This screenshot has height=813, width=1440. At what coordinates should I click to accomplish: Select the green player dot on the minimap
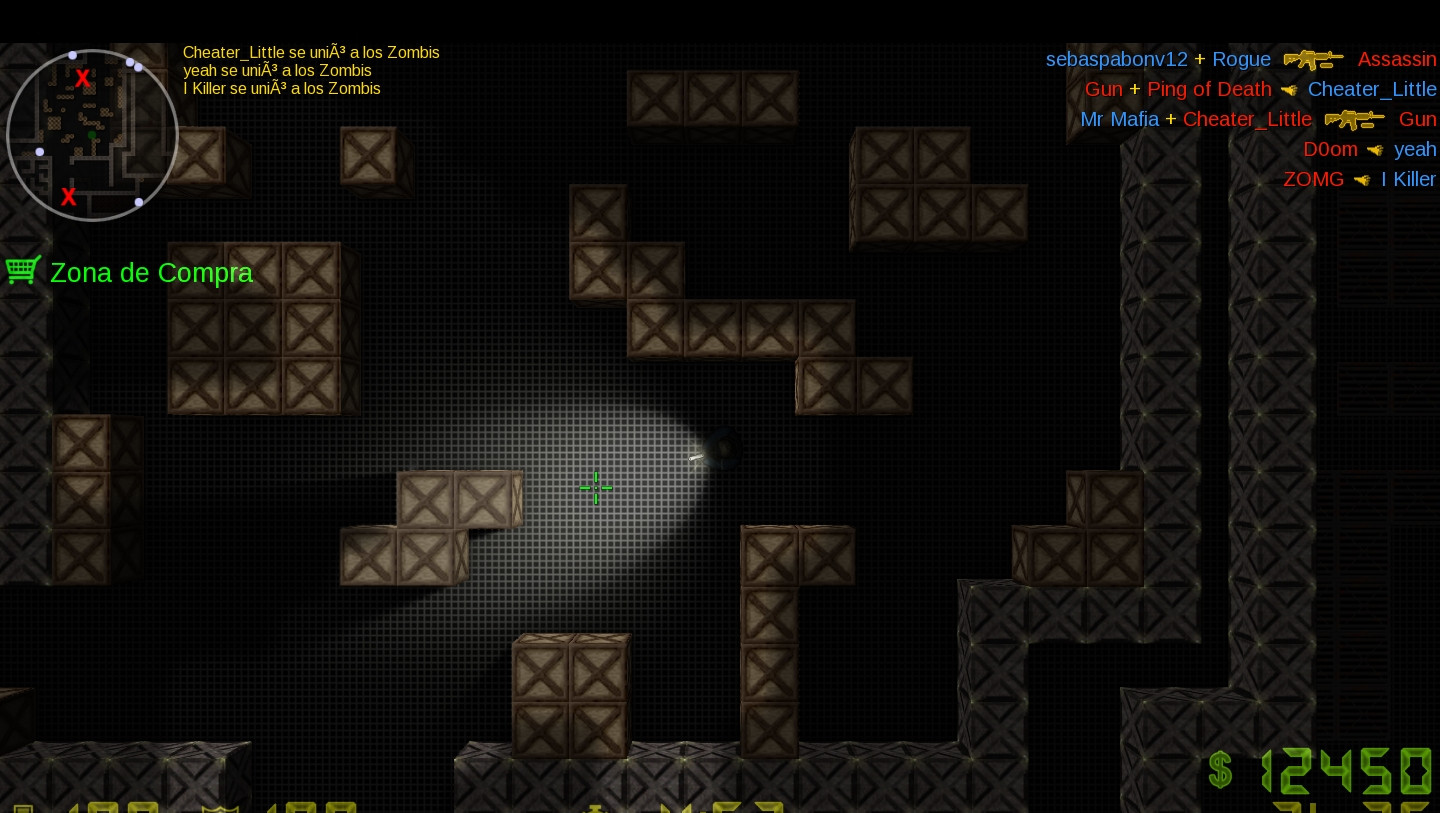point(92,133)
